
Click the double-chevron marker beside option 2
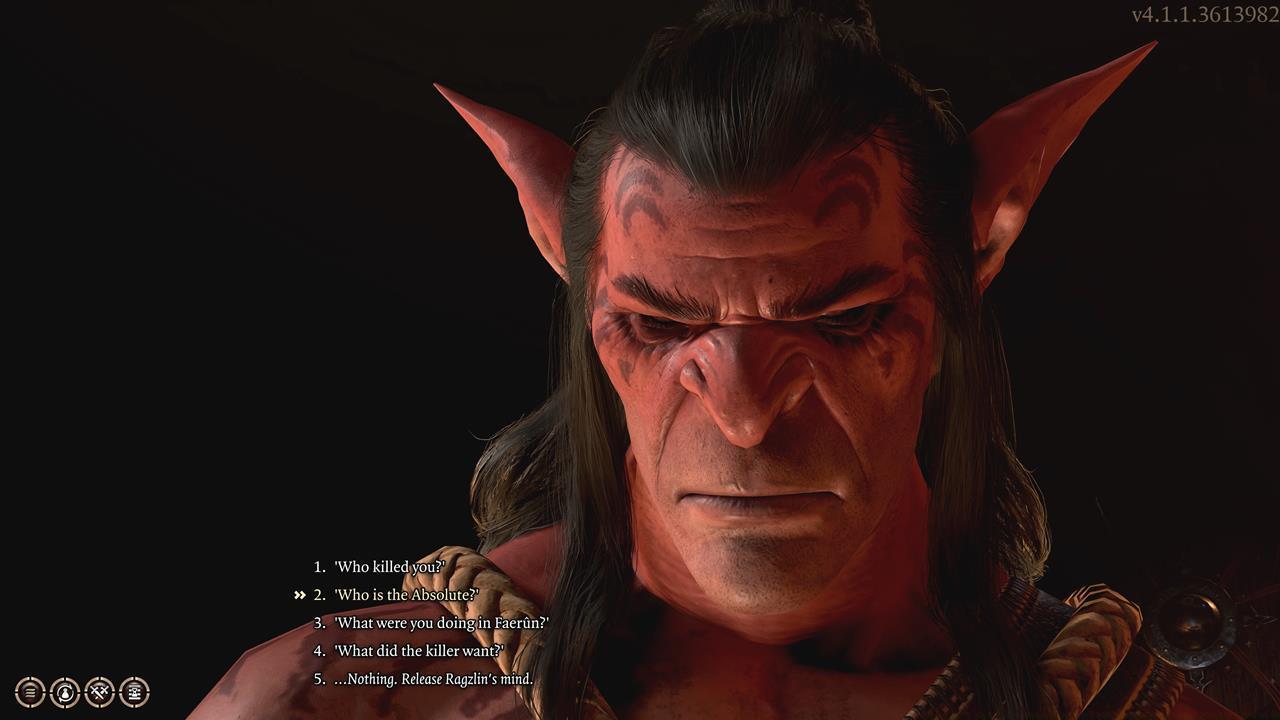pos(299,592)
